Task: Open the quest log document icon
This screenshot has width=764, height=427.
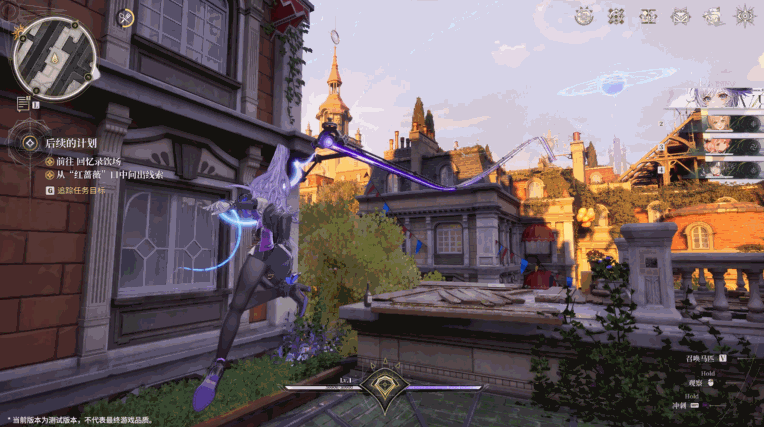Action: [x=23, y=103]
